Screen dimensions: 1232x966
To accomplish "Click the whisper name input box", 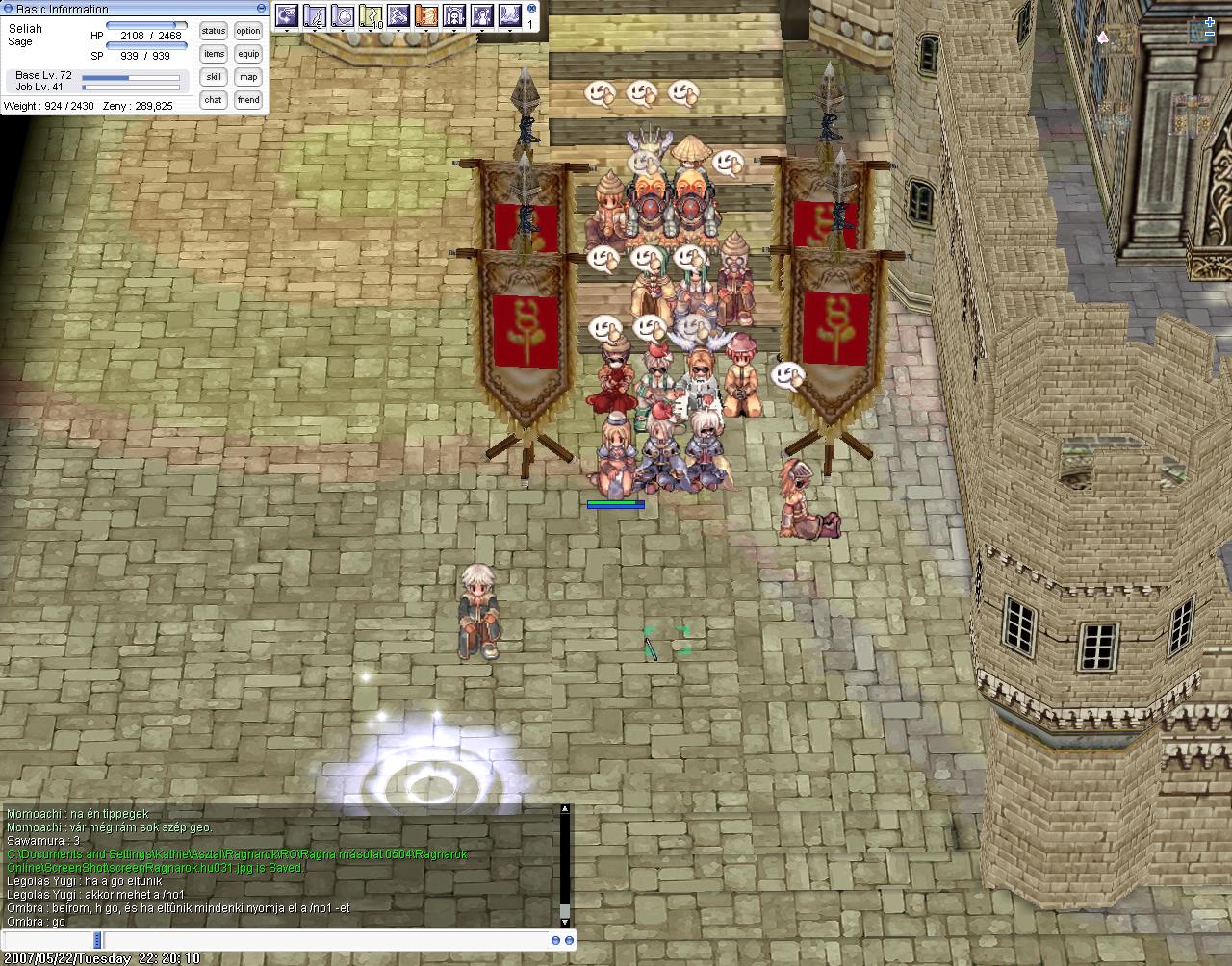I will point(48,940).
